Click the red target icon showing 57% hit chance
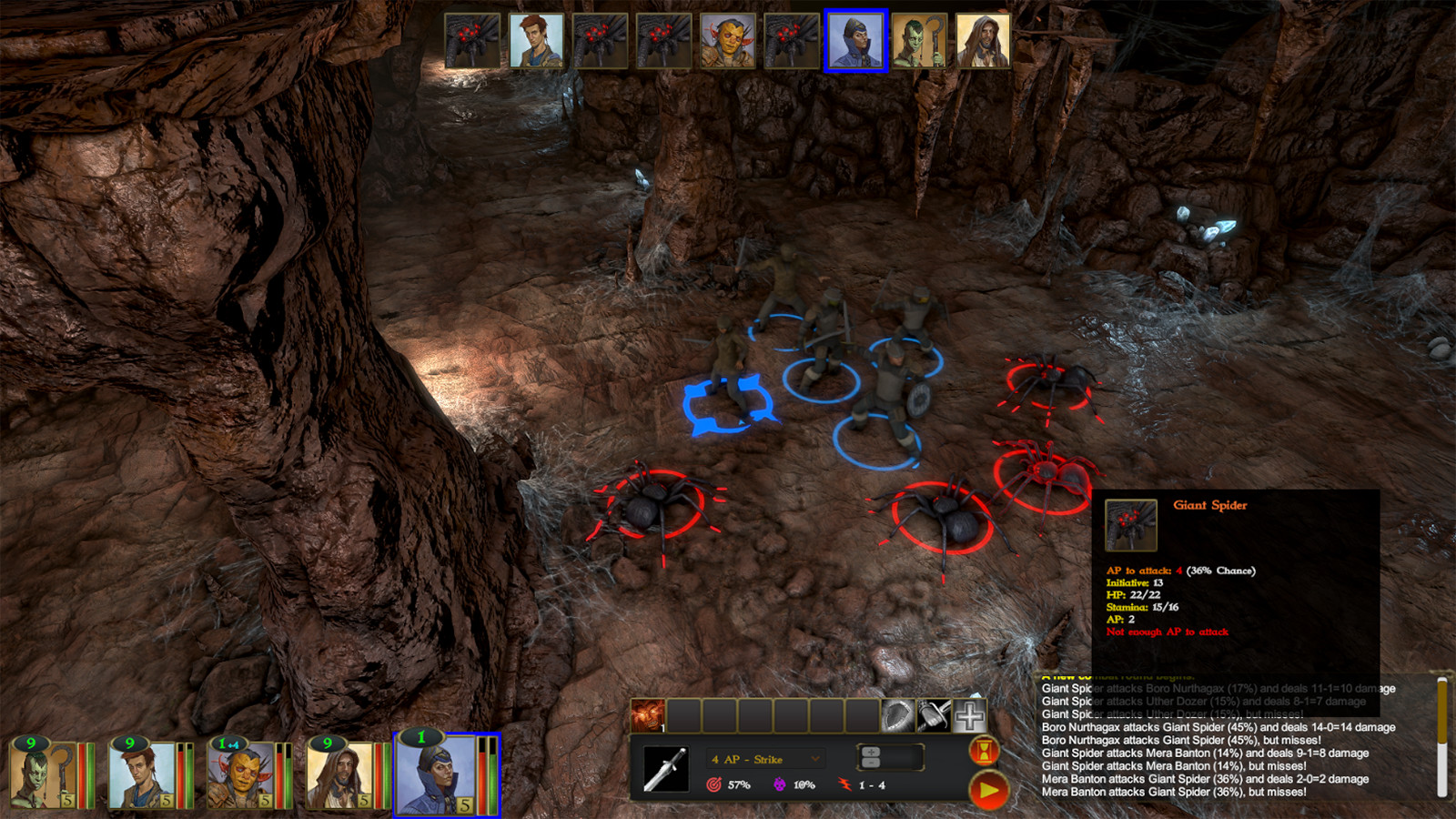 713,784
